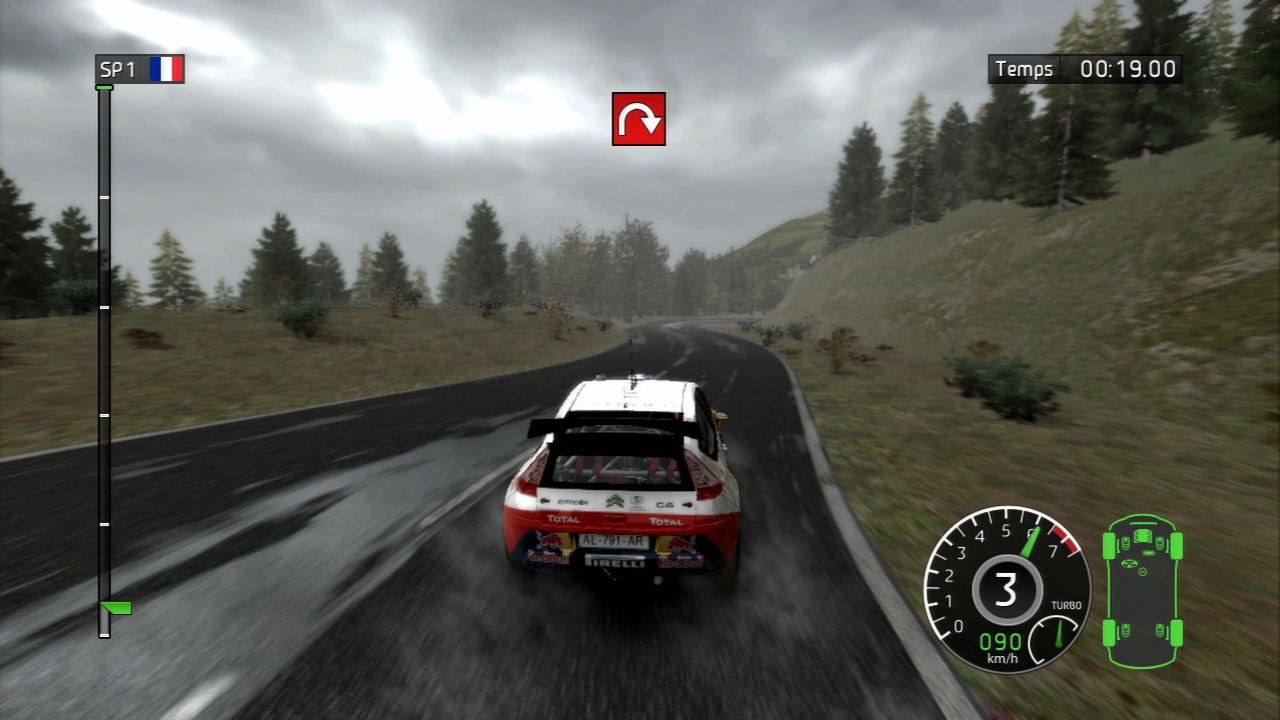The height and width of the screenshot is (720, 1280).
Task: Click the French flag beside SP1
Action: [x=166, y=69]
